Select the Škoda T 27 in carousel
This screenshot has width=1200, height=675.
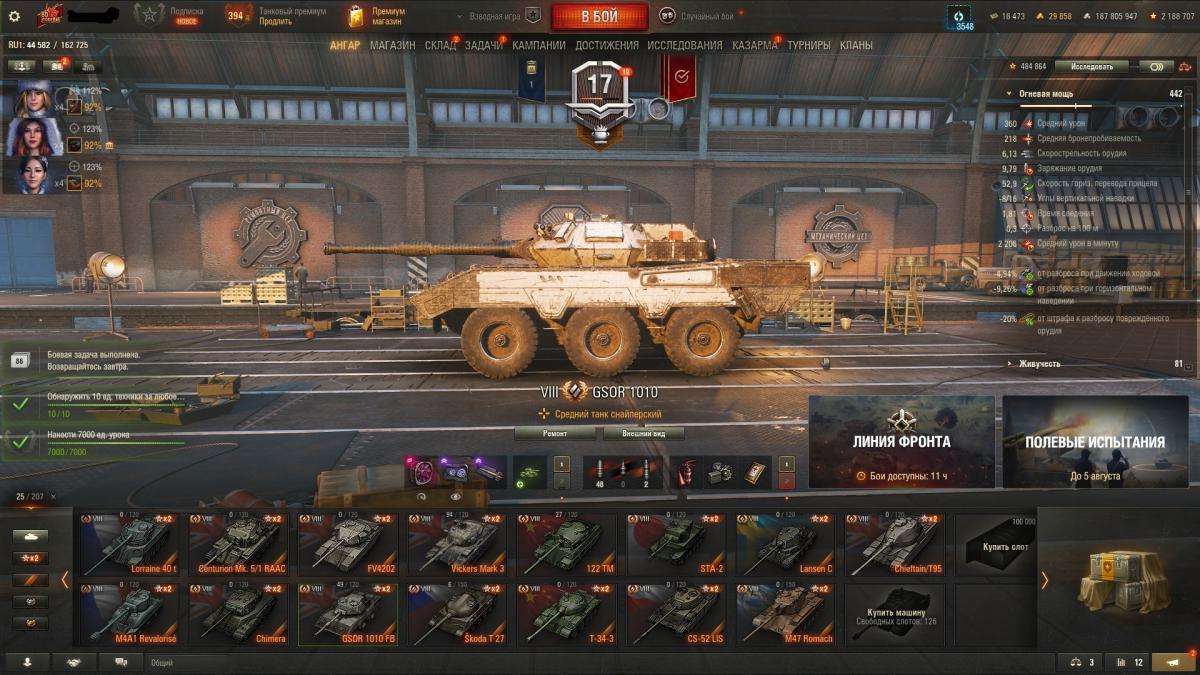pyautogui.click(x=457, y=614)
